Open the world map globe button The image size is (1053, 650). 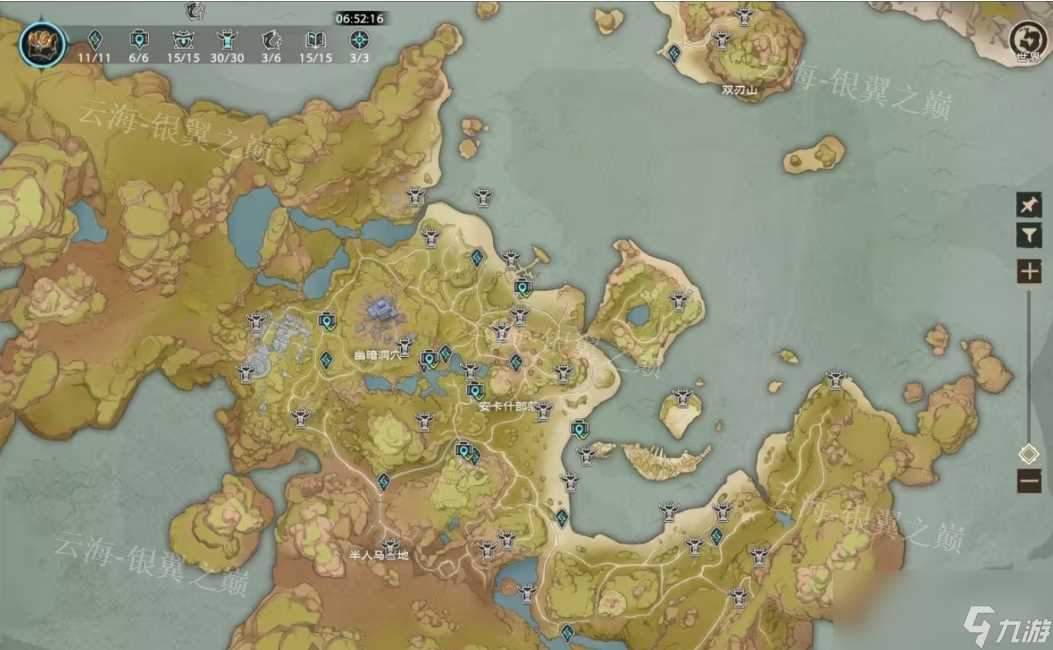(1026, 39)
